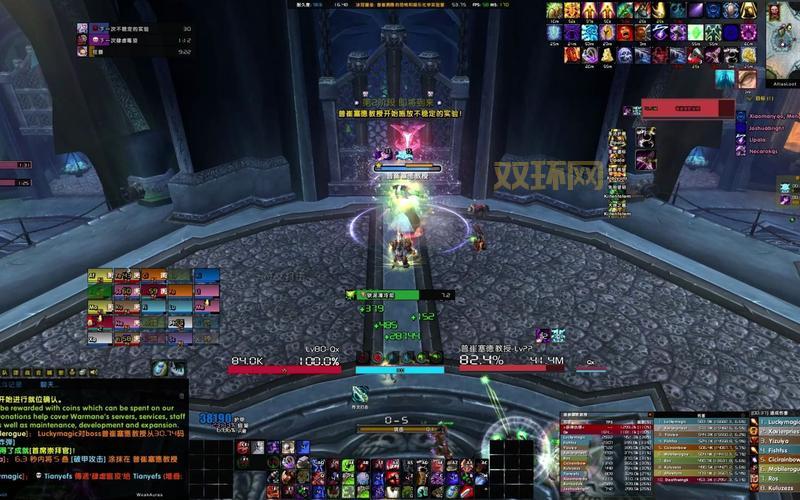Click the Mobilerogue entry in the meter

click(779, 467)
